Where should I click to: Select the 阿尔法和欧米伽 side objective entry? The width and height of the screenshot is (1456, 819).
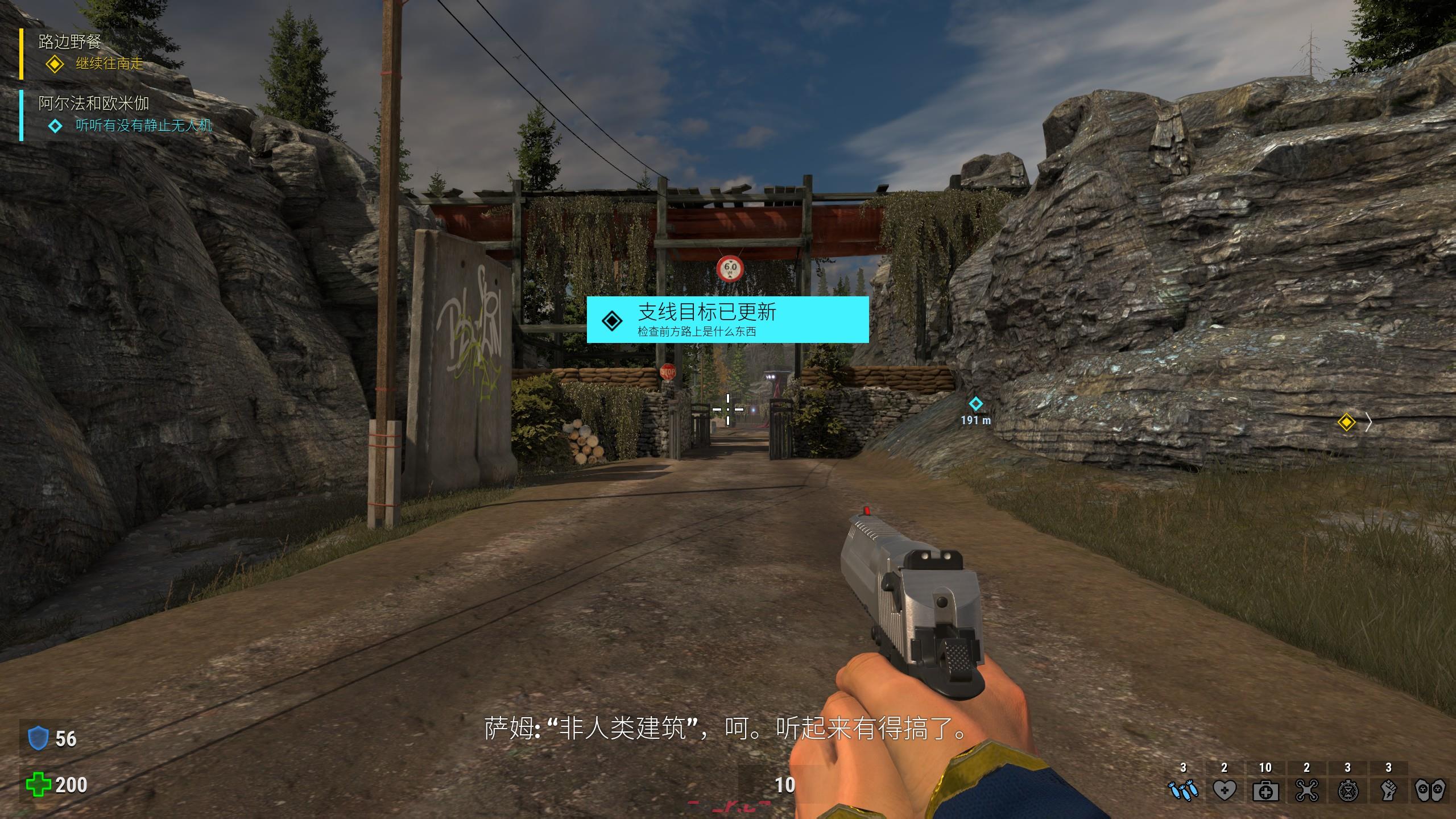(94, 104)
